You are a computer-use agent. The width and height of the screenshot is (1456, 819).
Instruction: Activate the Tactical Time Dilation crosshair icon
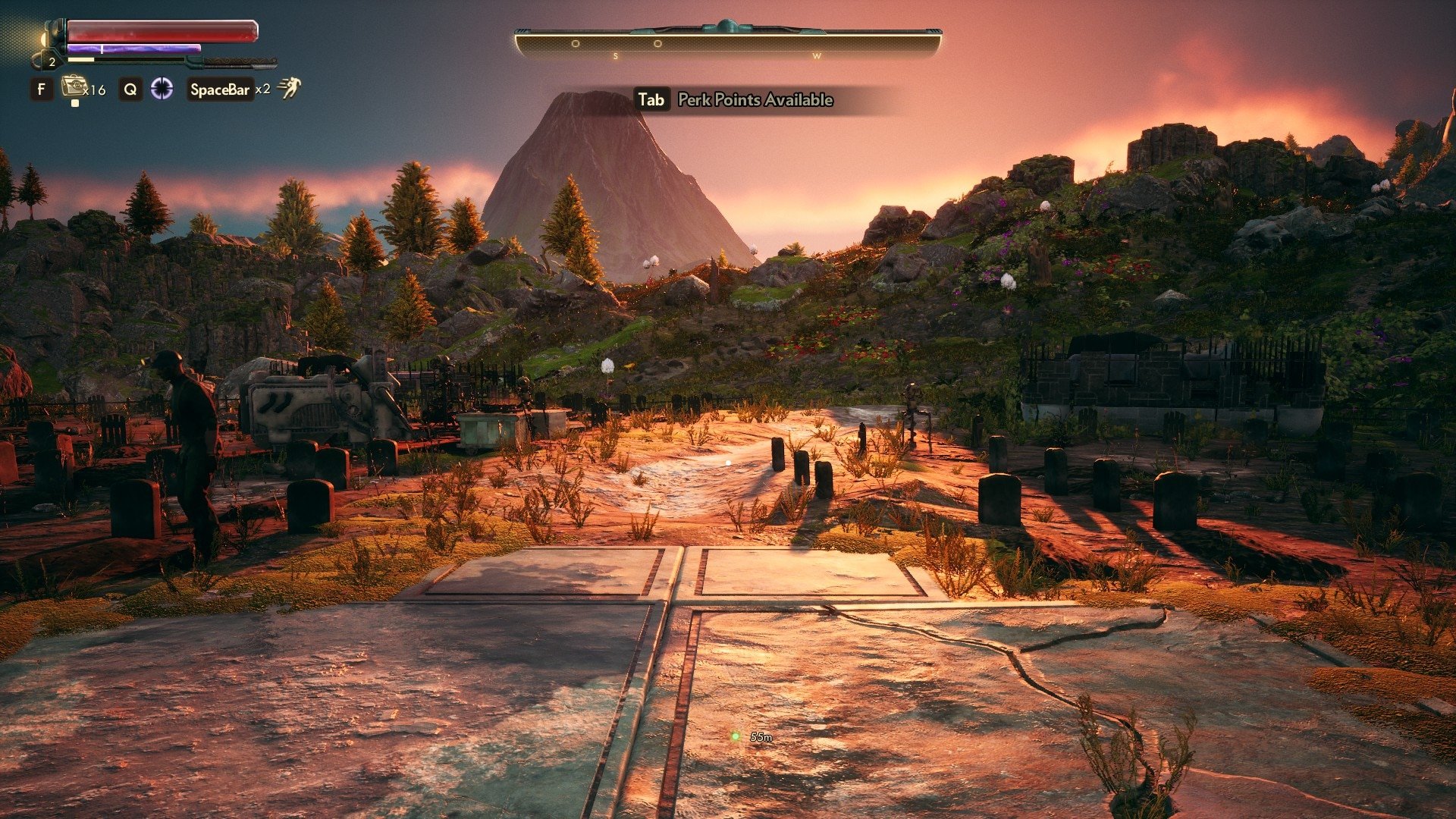[162, 89]
